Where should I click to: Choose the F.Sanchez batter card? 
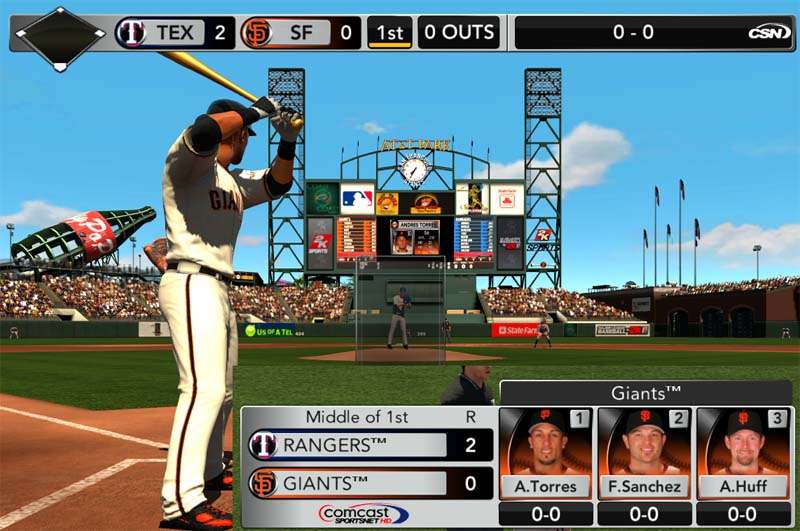646,453
